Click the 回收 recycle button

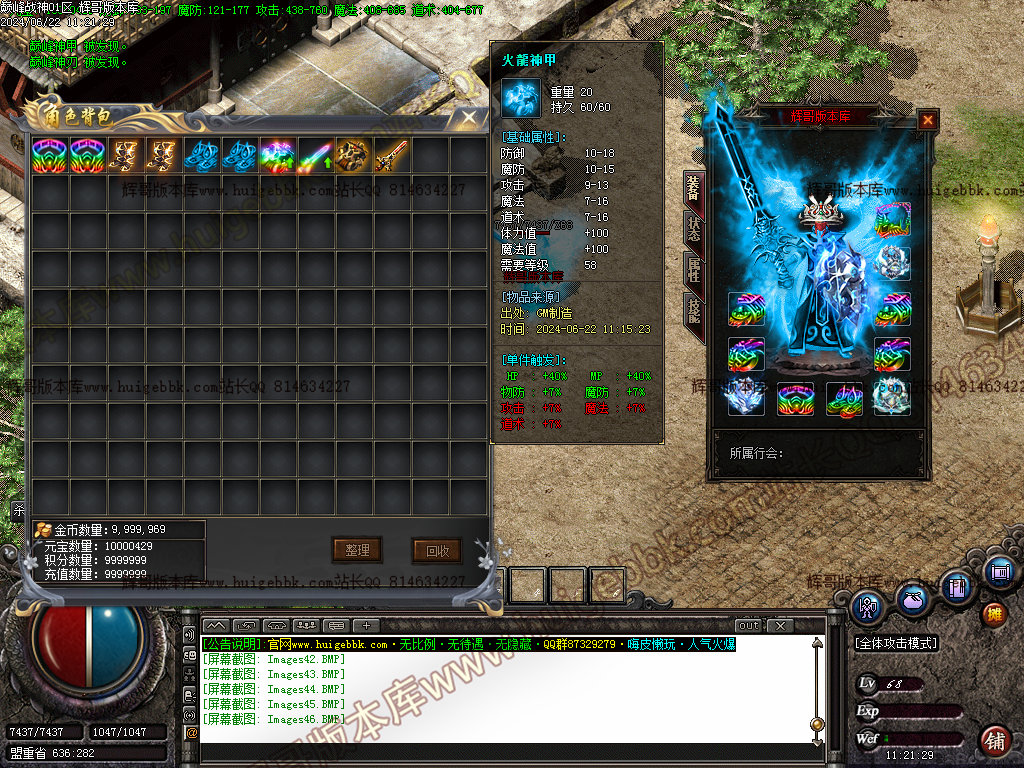(437, 549)
